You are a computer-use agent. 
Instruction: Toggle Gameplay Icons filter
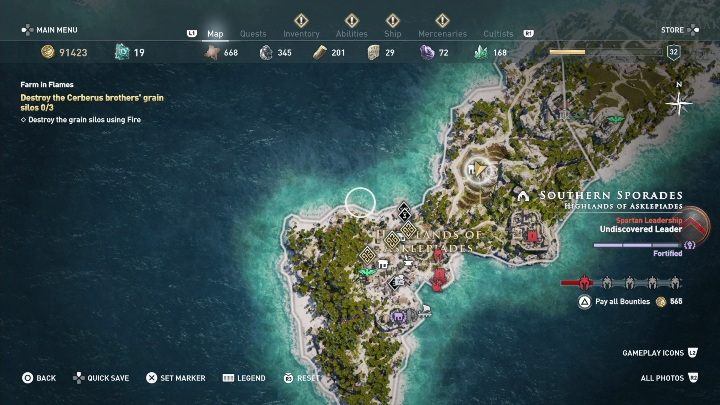pyautogui.click(x=657, y=353)
